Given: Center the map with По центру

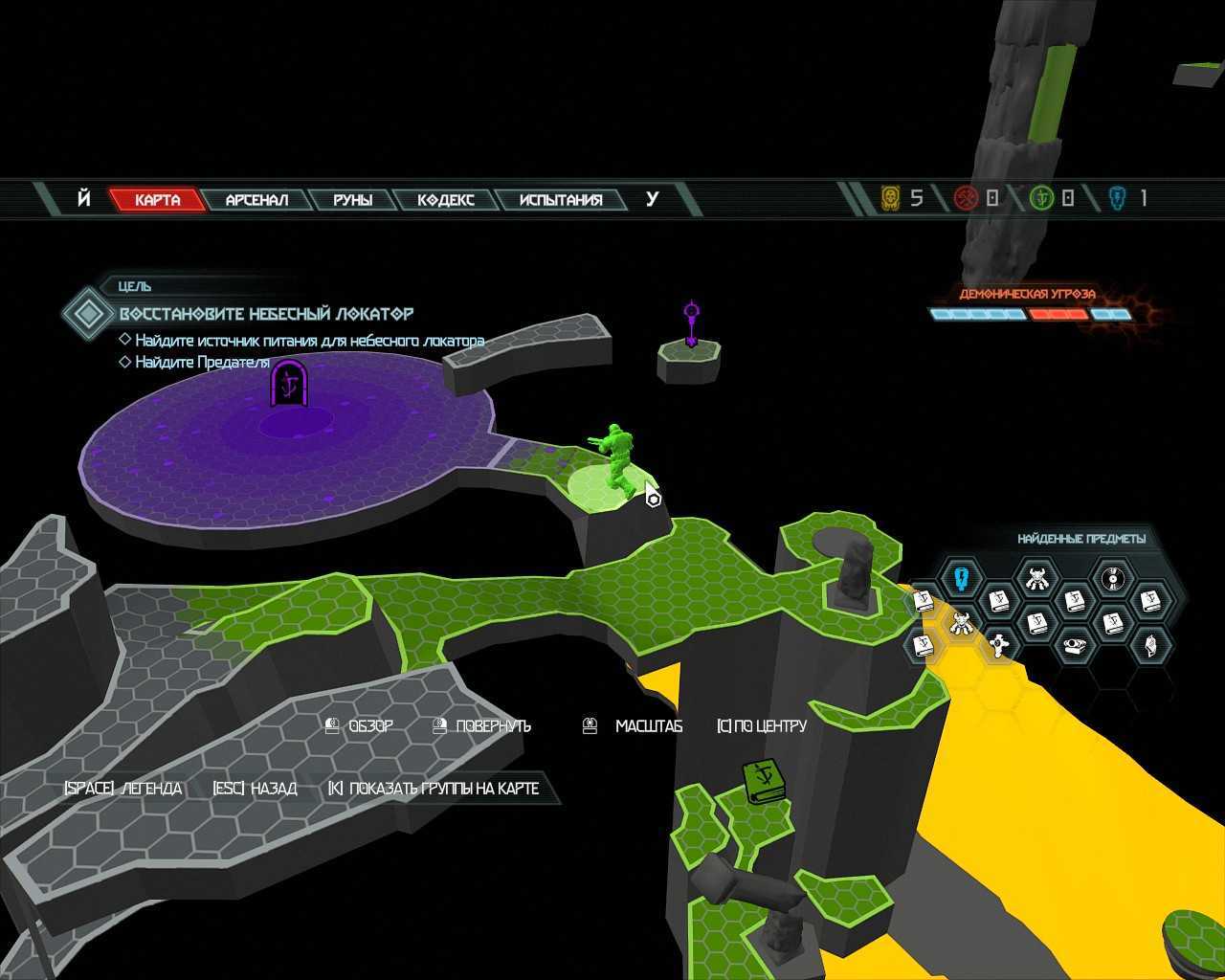Looking at the screenshot, I should click(x=762, y=726).
